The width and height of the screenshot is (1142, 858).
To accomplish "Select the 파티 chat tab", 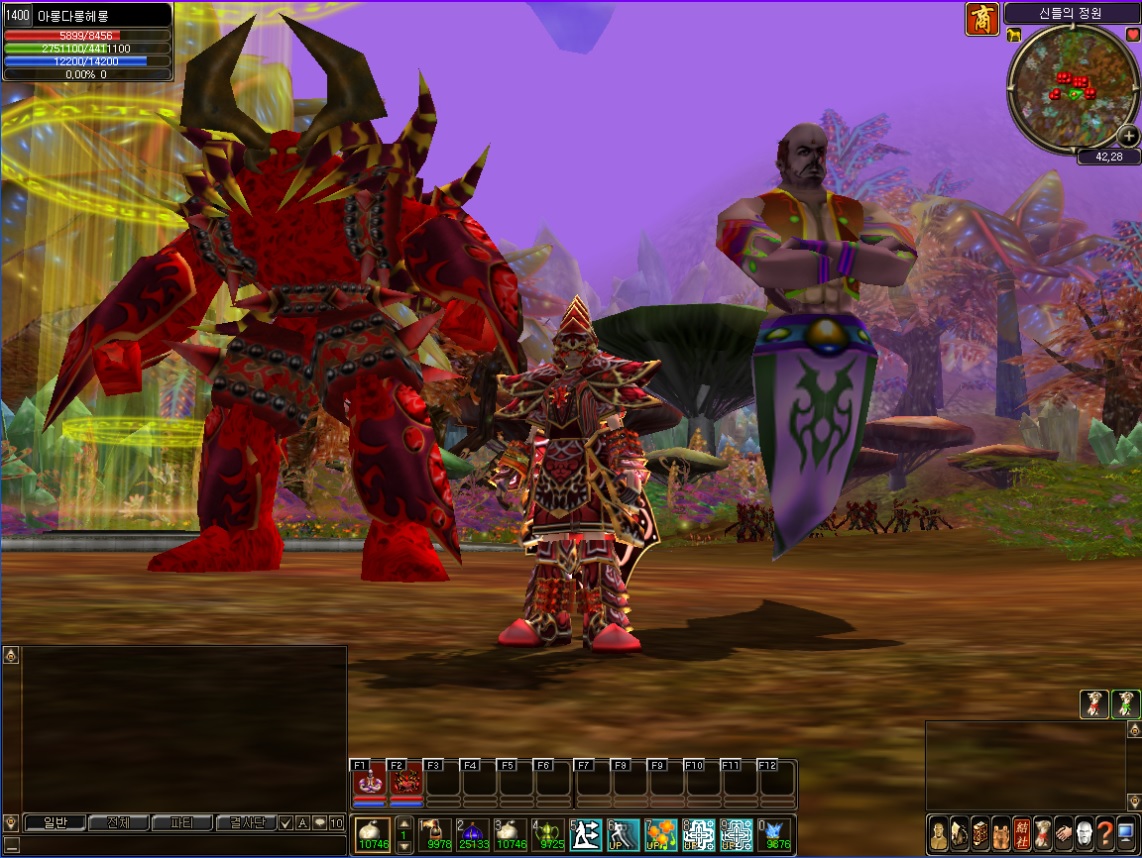I will [x=181, y=823].
